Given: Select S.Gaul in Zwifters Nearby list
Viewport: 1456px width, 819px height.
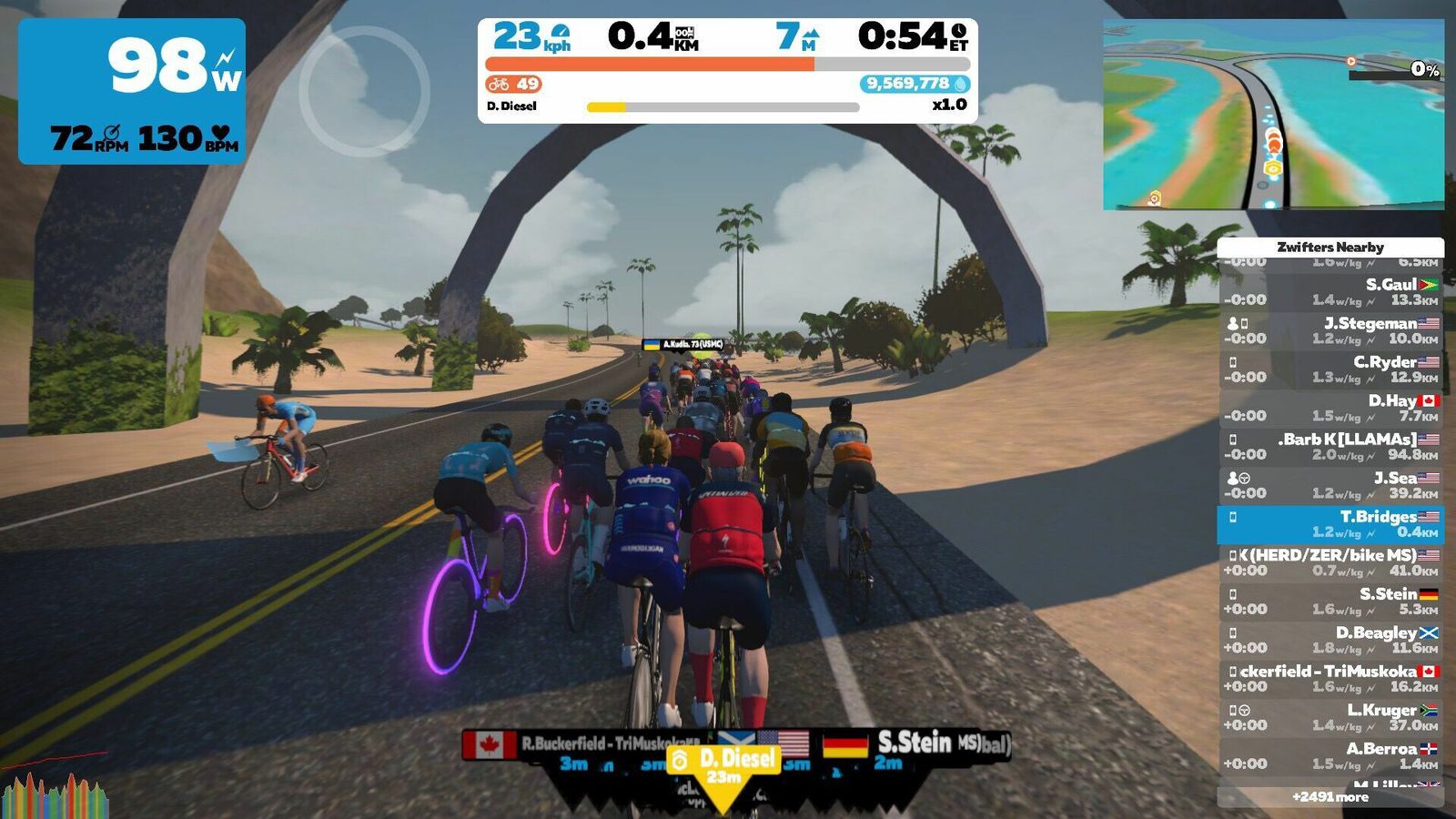Looking at the screenshot, I should [1330, 292].
